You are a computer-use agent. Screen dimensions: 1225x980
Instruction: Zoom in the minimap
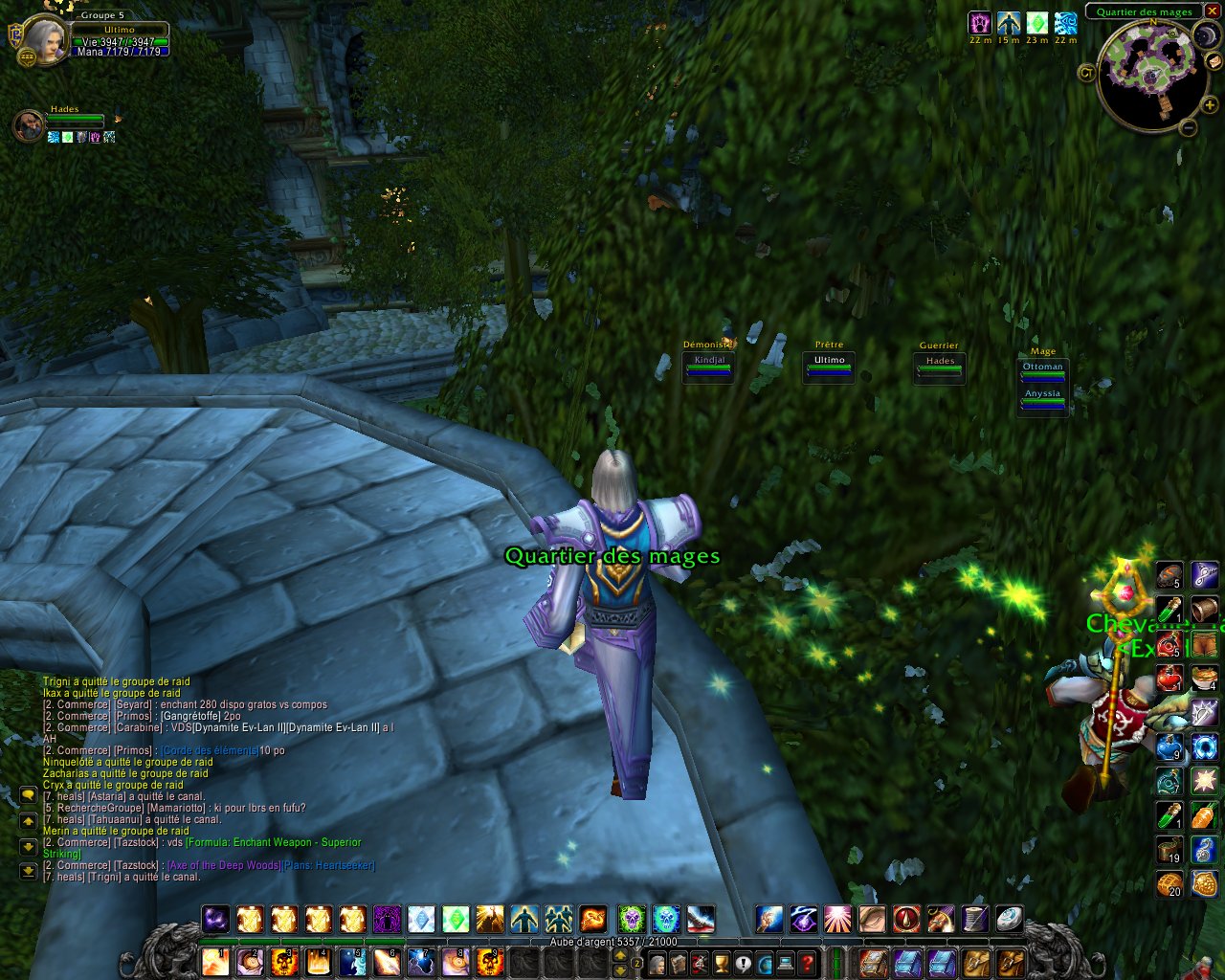[x=1210, y=105]
